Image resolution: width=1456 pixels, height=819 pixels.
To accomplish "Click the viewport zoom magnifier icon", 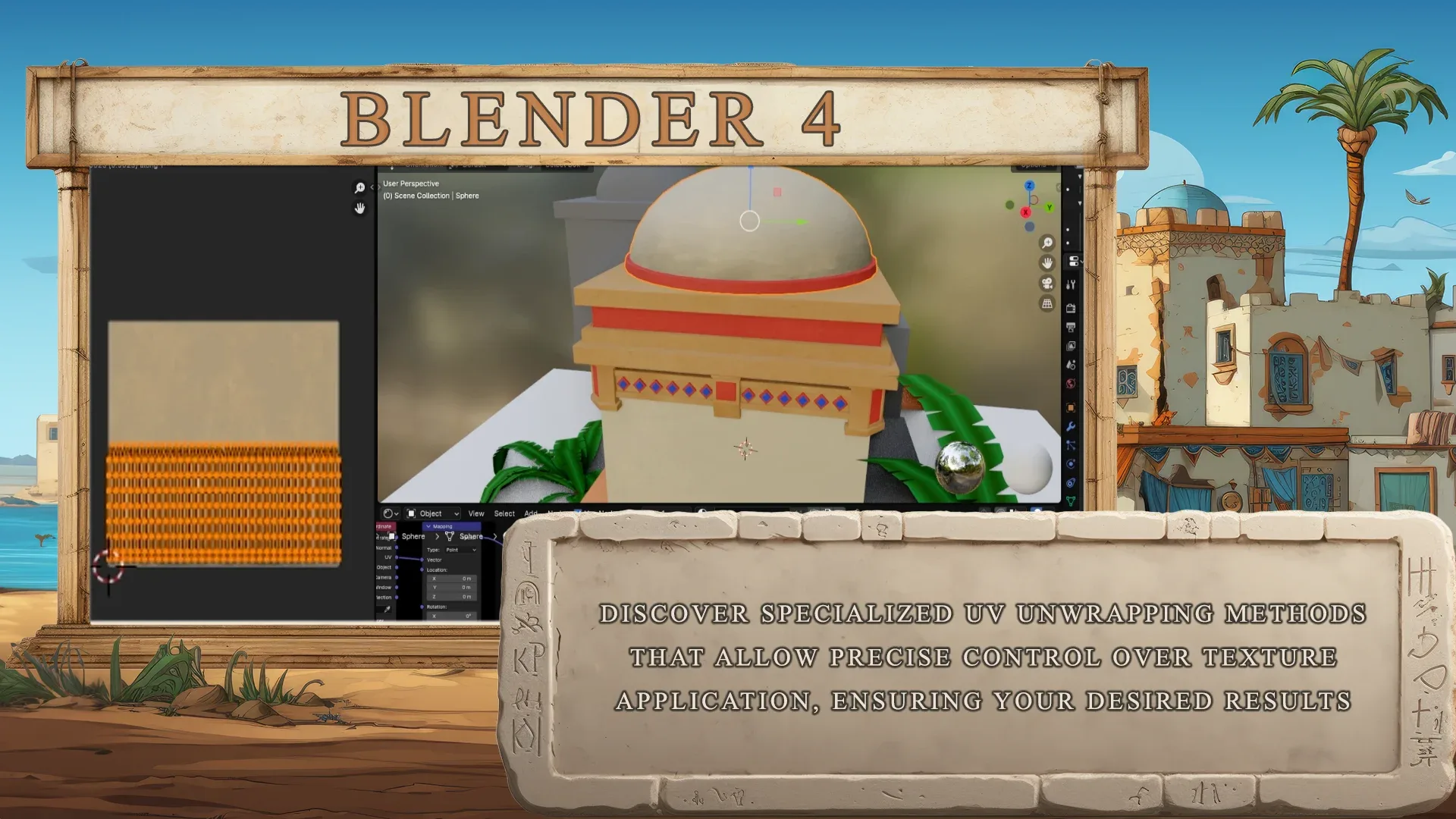I will pos(1047,241).
